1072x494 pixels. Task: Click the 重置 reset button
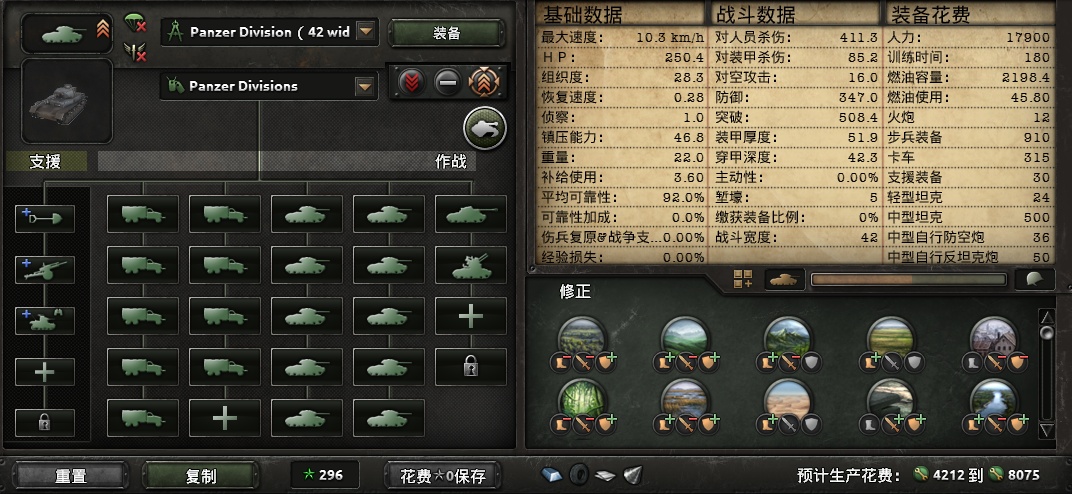point(70,476)
